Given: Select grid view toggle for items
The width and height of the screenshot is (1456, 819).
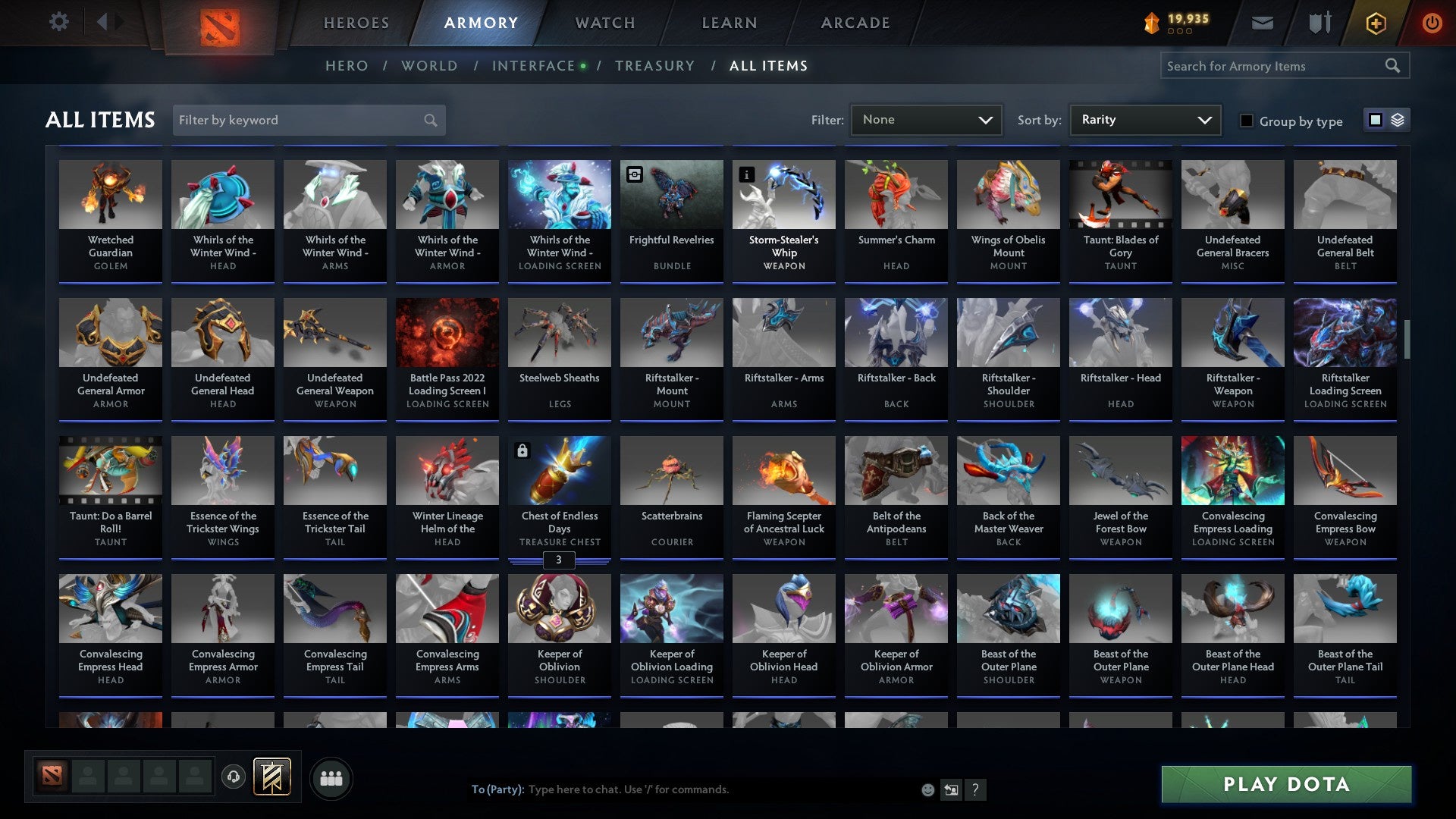Looking at the screenshot, I should coord(1376,120).
